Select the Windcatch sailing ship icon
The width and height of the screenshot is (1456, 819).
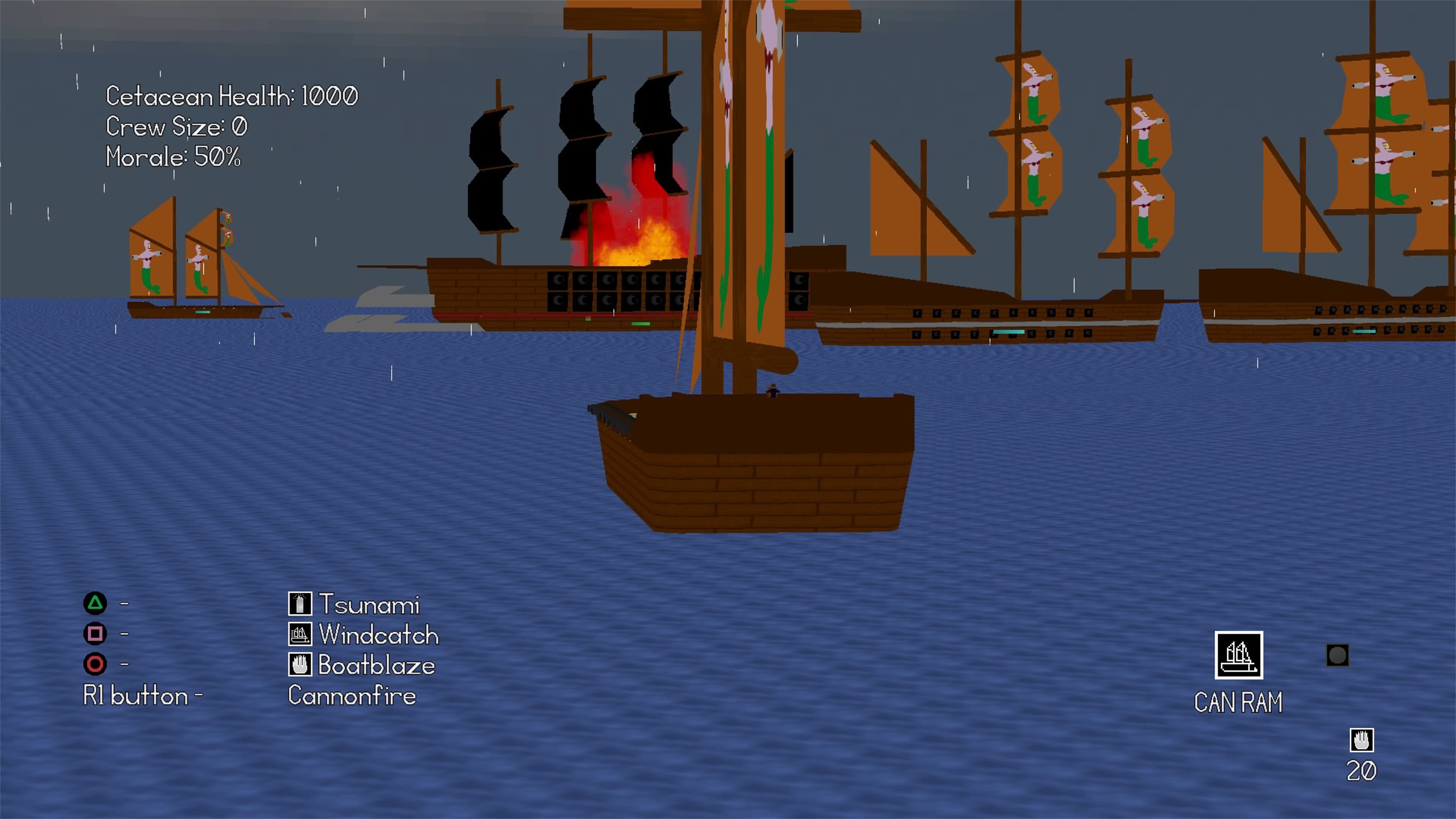click(300, 635)
